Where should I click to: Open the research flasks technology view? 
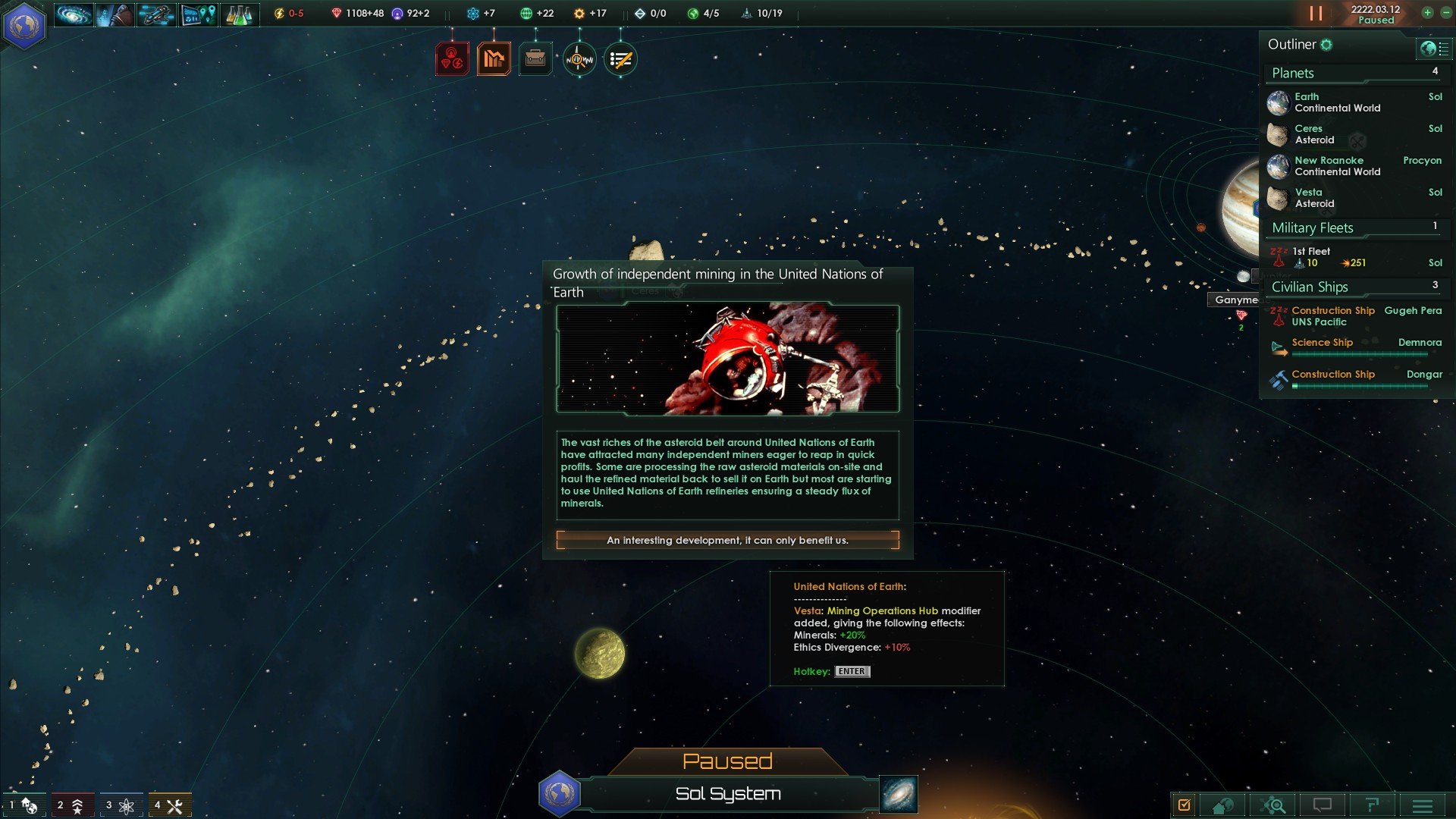(x=239, y=14)
